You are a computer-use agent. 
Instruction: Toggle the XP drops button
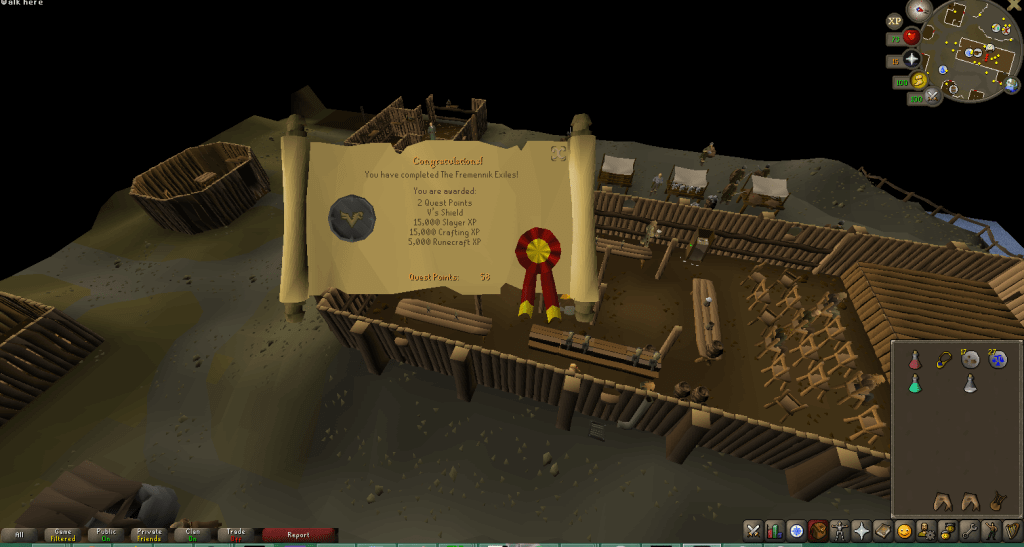pyautogui.click(x=895, y=19)
